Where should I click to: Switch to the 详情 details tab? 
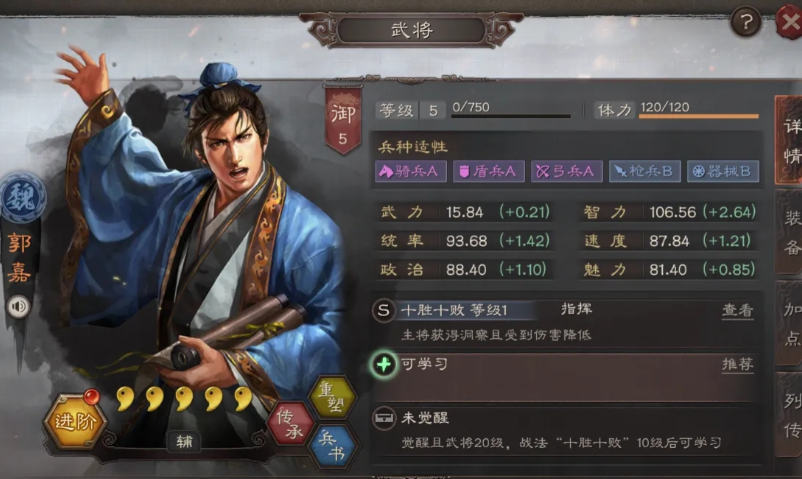tap(790, 142)
